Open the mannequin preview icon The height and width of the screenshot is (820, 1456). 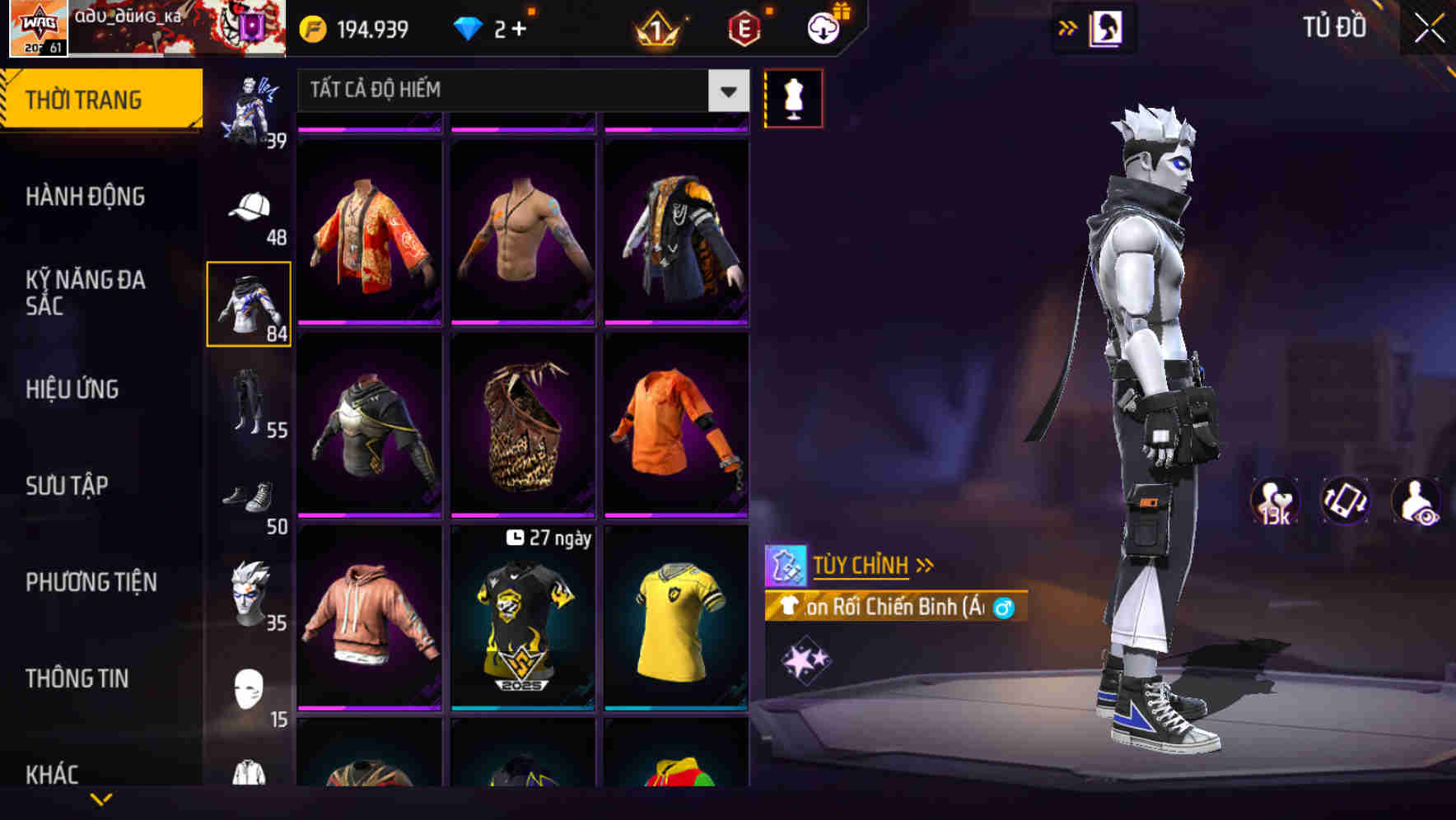(794, 97)
